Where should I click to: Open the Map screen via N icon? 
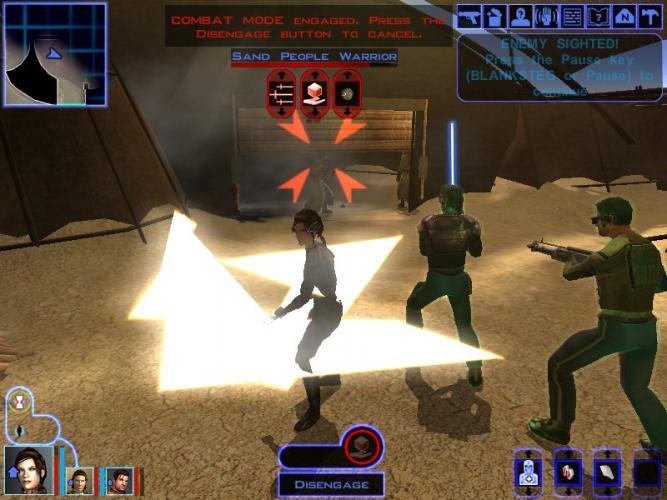coord(623,16)
